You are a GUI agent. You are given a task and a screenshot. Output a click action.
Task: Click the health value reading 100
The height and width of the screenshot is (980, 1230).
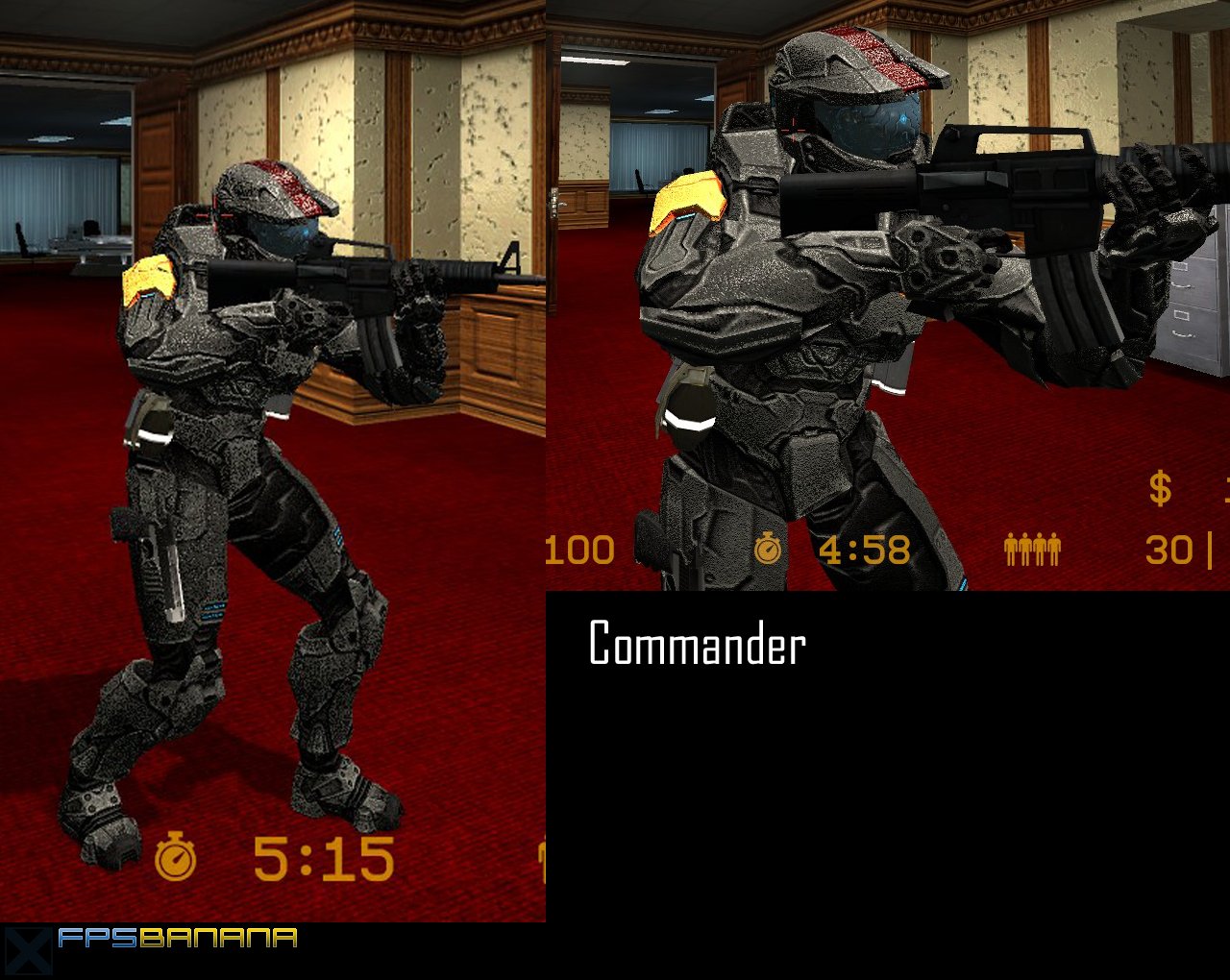578,550
